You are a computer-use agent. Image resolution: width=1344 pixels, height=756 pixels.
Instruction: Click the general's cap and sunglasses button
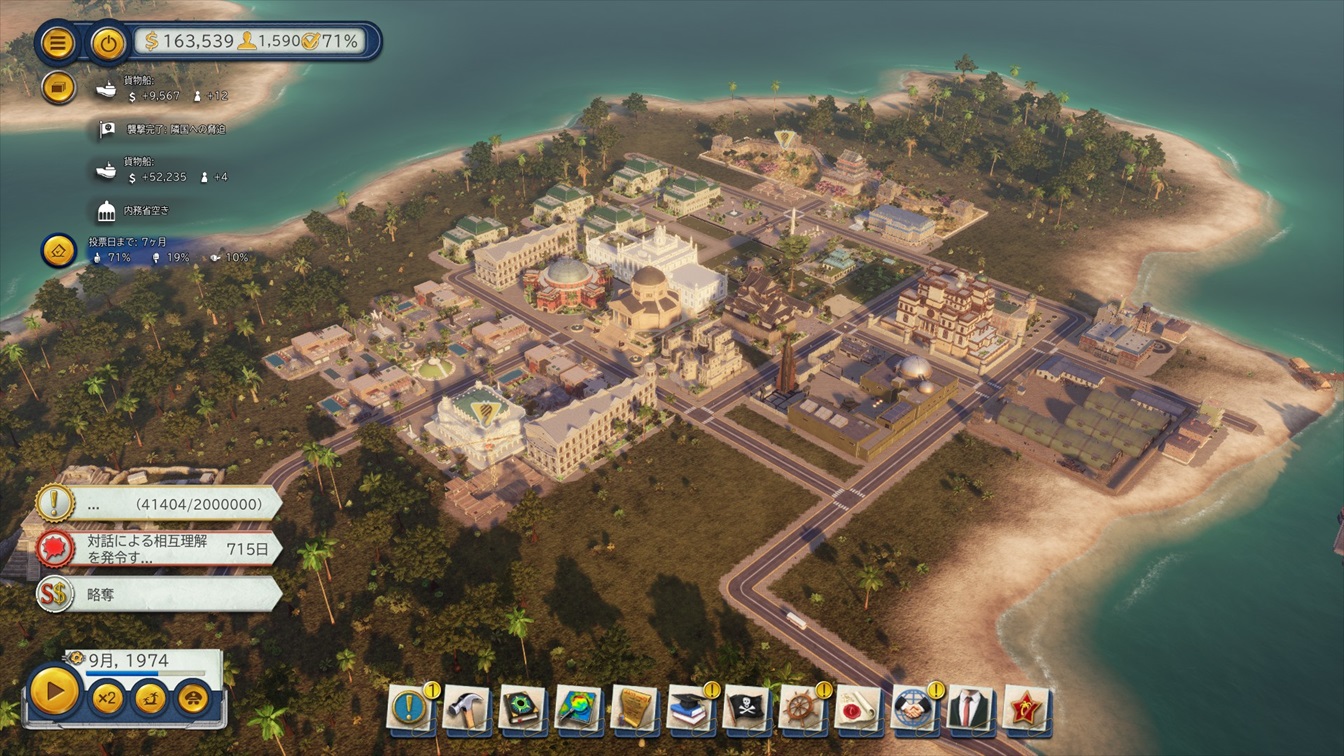tap(193, 697)
